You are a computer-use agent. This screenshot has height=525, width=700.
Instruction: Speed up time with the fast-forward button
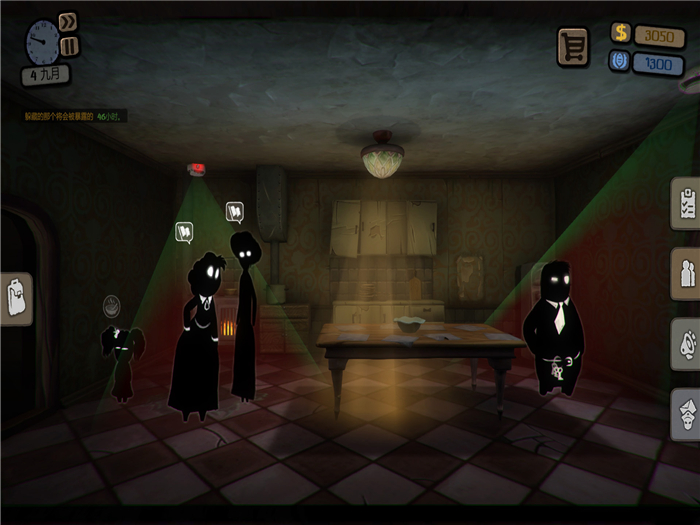pos(68,22)
